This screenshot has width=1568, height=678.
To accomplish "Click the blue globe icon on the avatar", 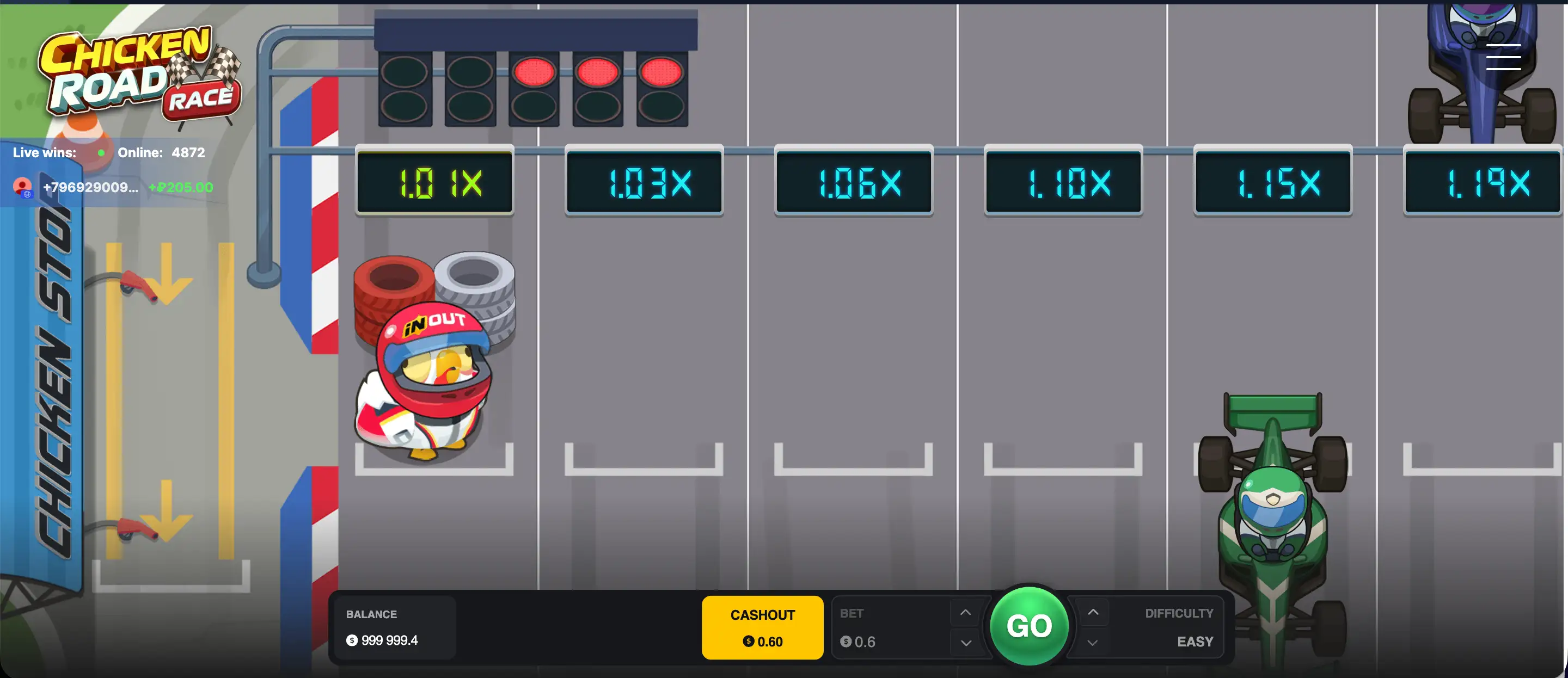I will tap(27, 194).
